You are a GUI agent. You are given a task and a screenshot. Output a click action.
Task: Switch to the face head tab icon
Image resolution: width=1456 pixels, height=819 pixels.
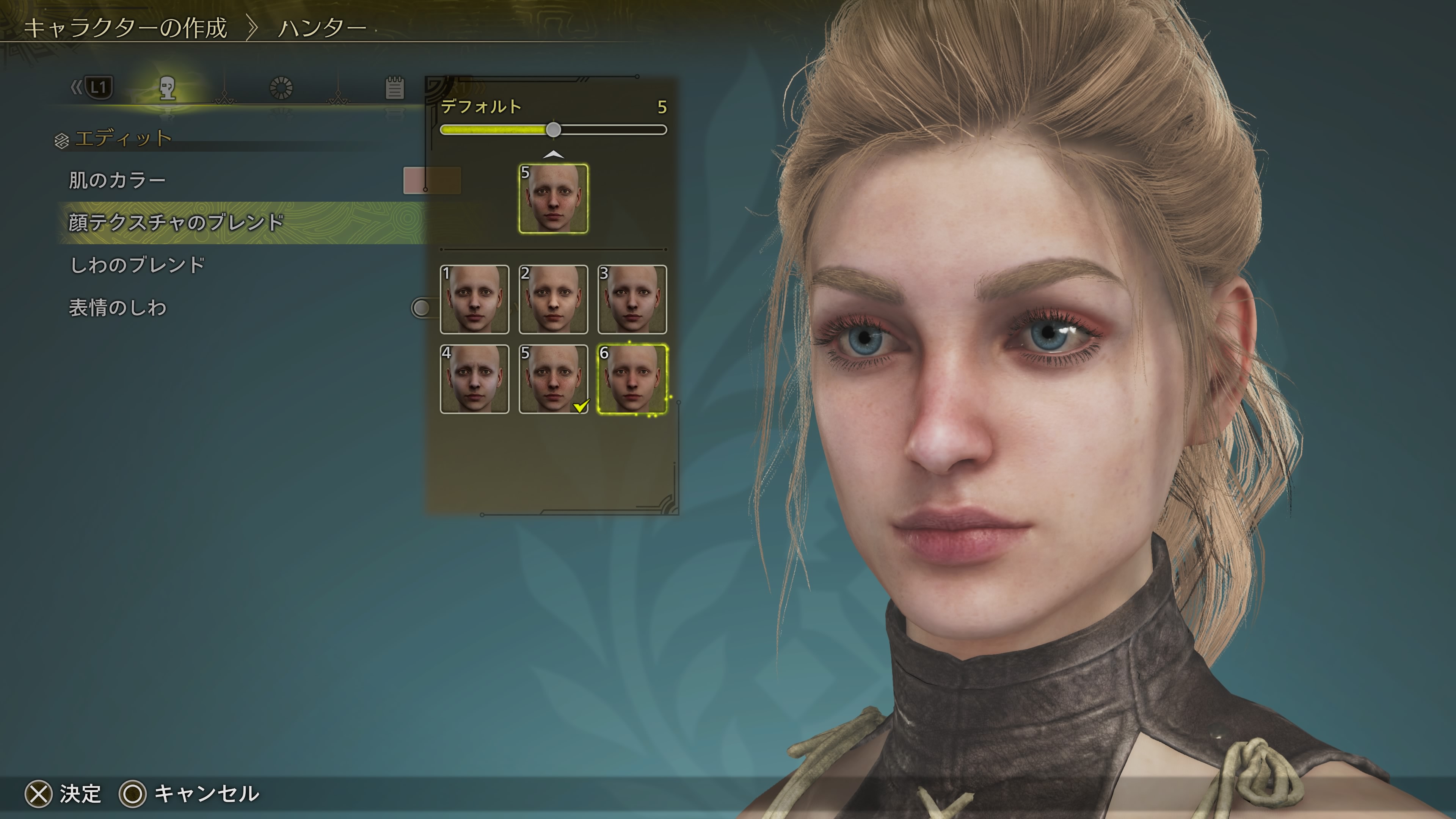(x=167, y=88)
